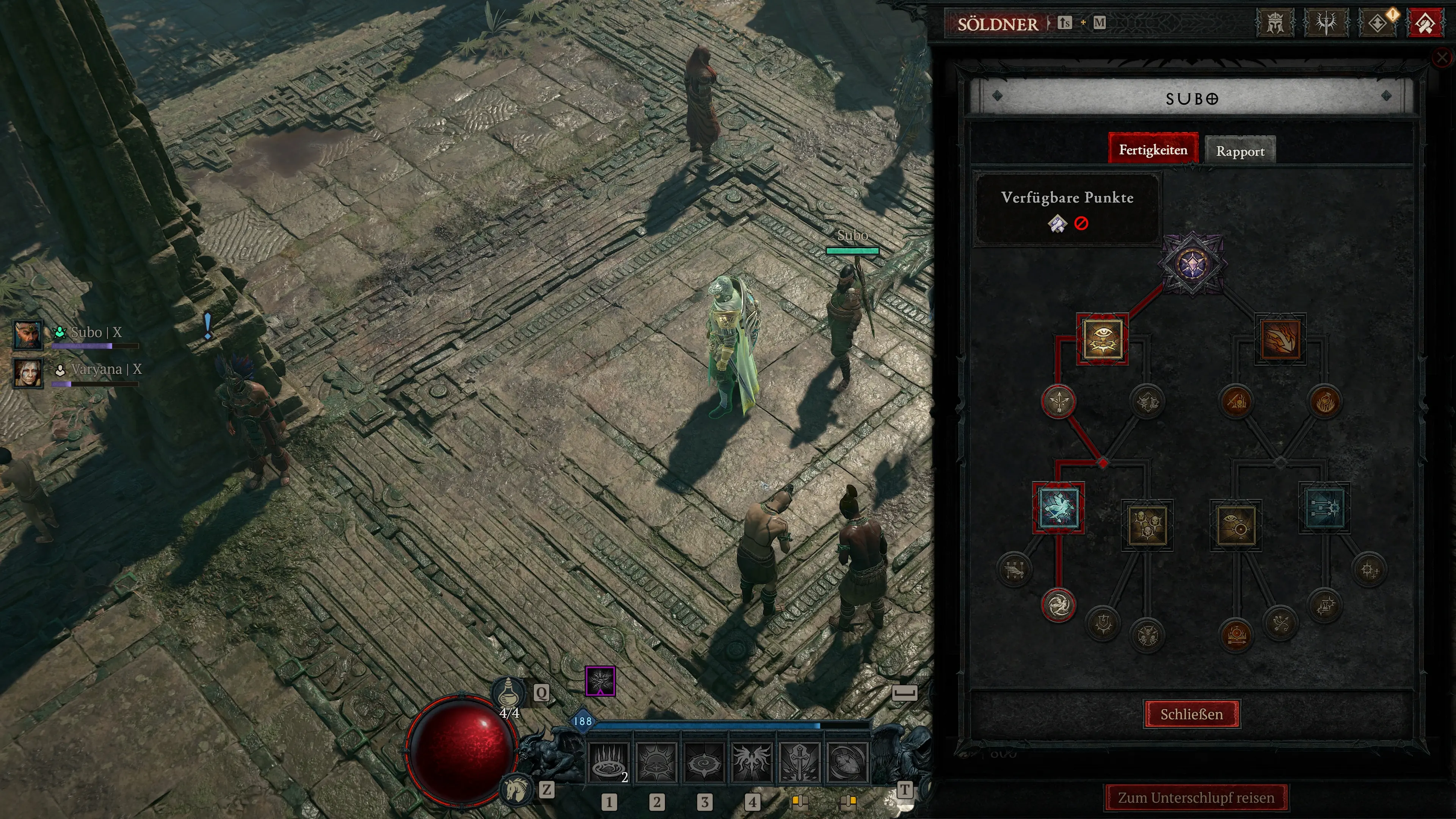The image size is (1456, 819).
Task: Open the sword with rays tab
Action: pyautogui.click(x=1326, y=24)
